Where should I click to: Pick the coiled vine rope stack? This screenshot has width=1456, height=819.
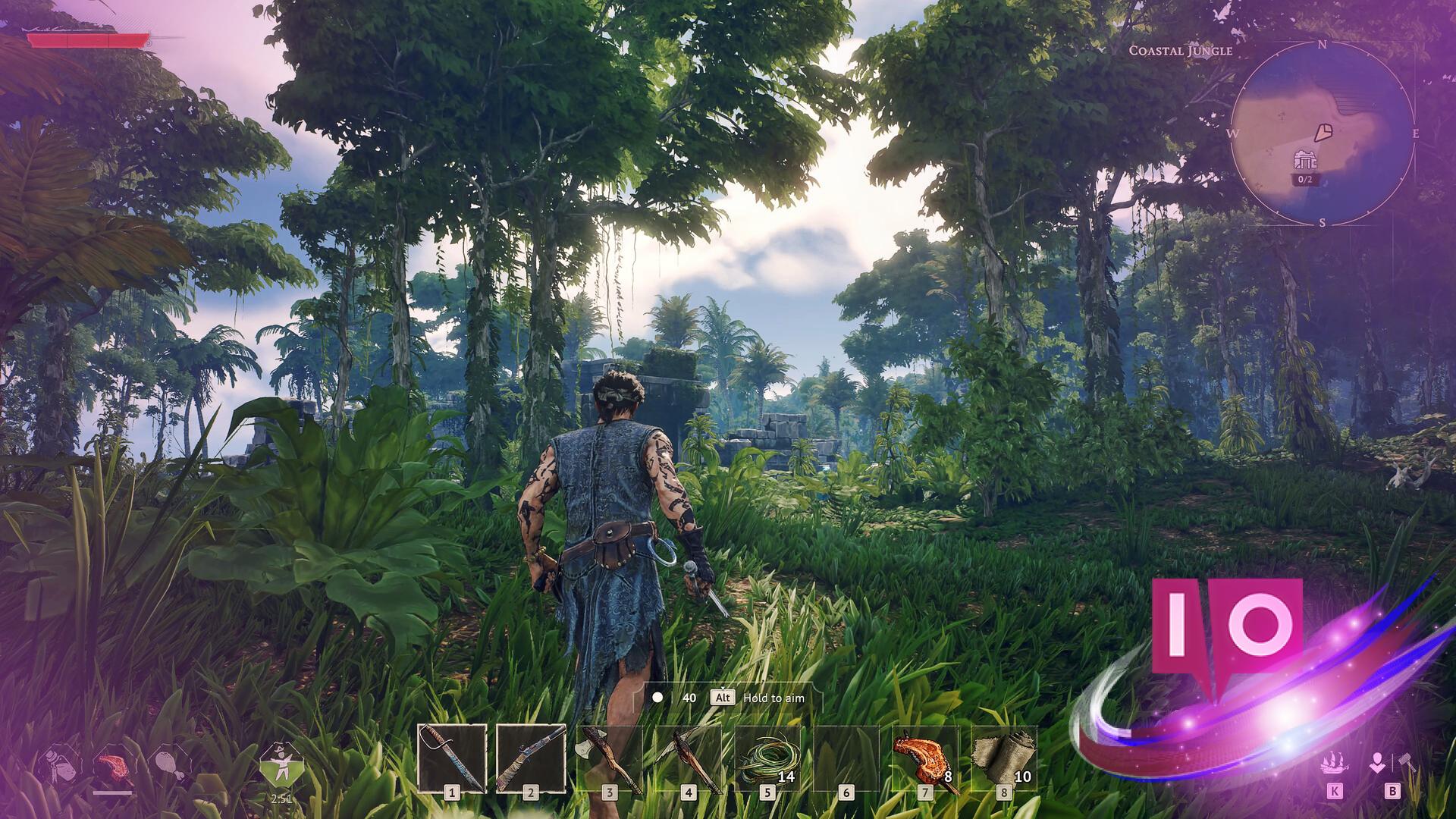pyautogui.click(x=767, y=758)
